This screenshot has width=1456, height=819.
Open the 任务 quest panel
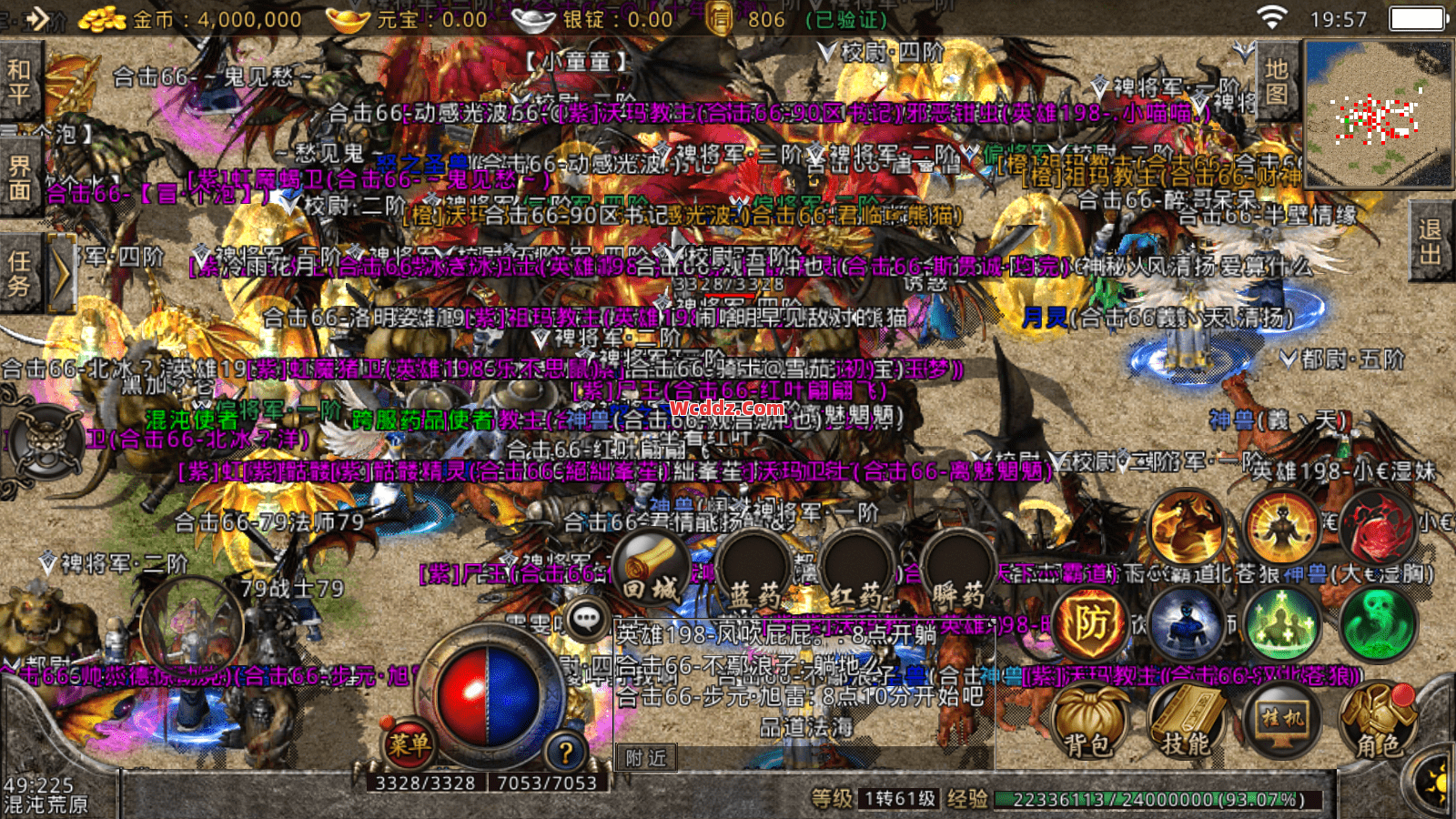pyautogui.click(x=20, y=273)
